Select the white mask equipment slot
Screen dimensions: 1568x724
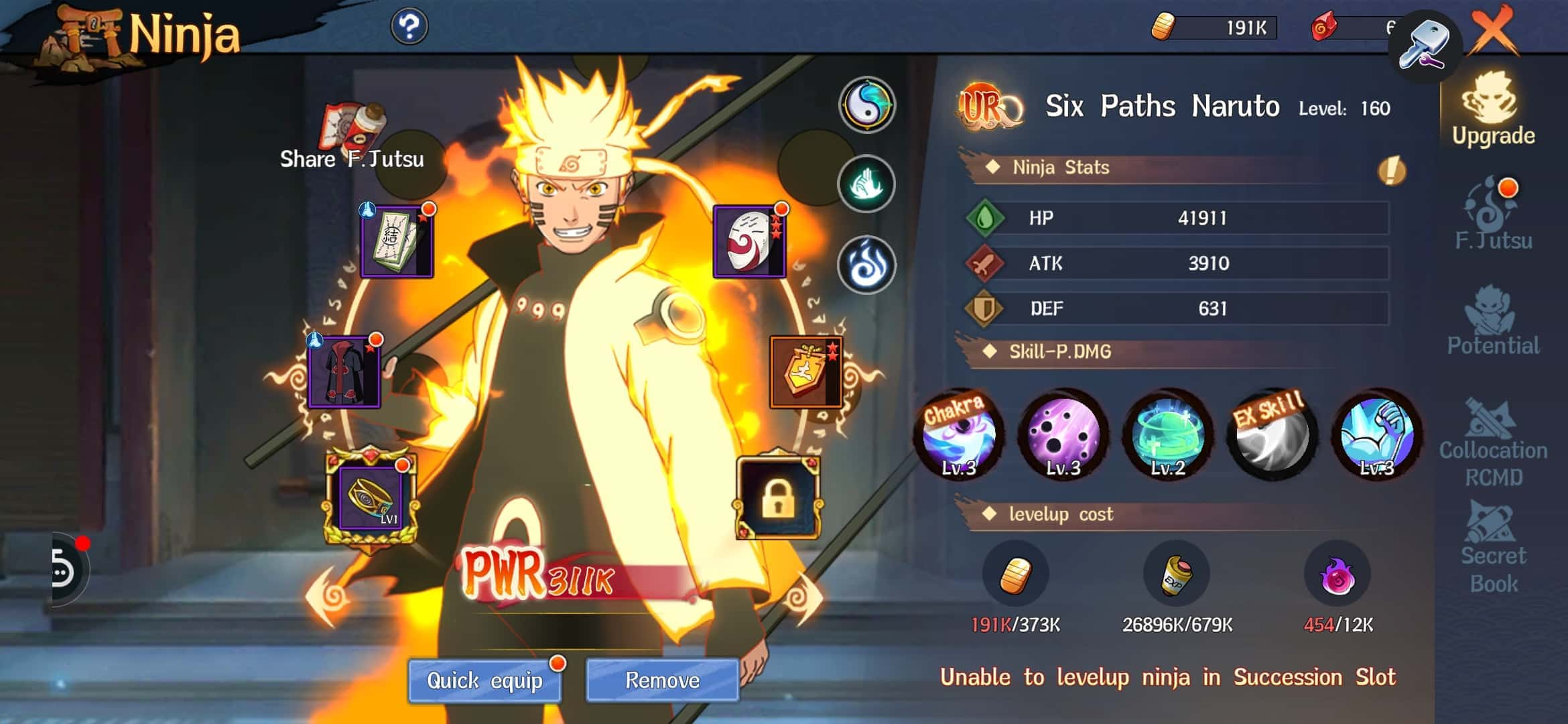click(748, 241)
